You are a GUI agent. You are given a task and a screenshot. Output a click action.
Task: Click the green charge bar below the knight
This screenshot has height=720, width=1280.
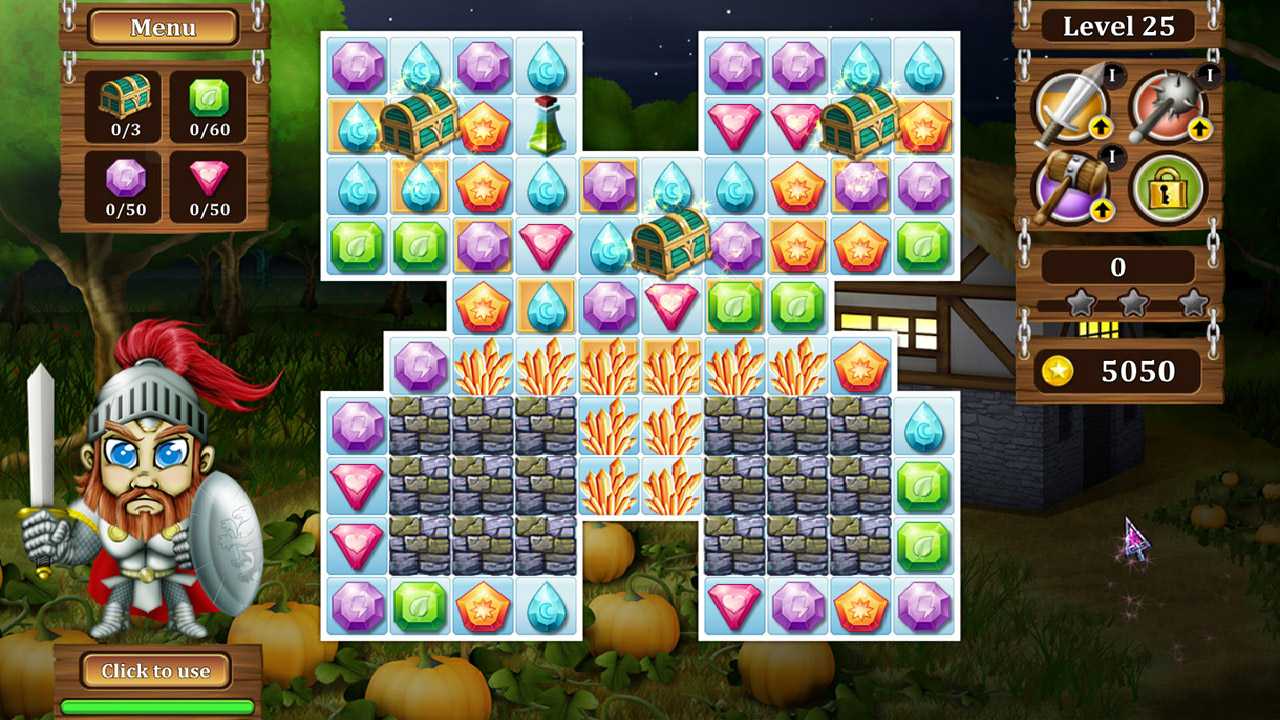pyautogui.click(x=160, y=705)
